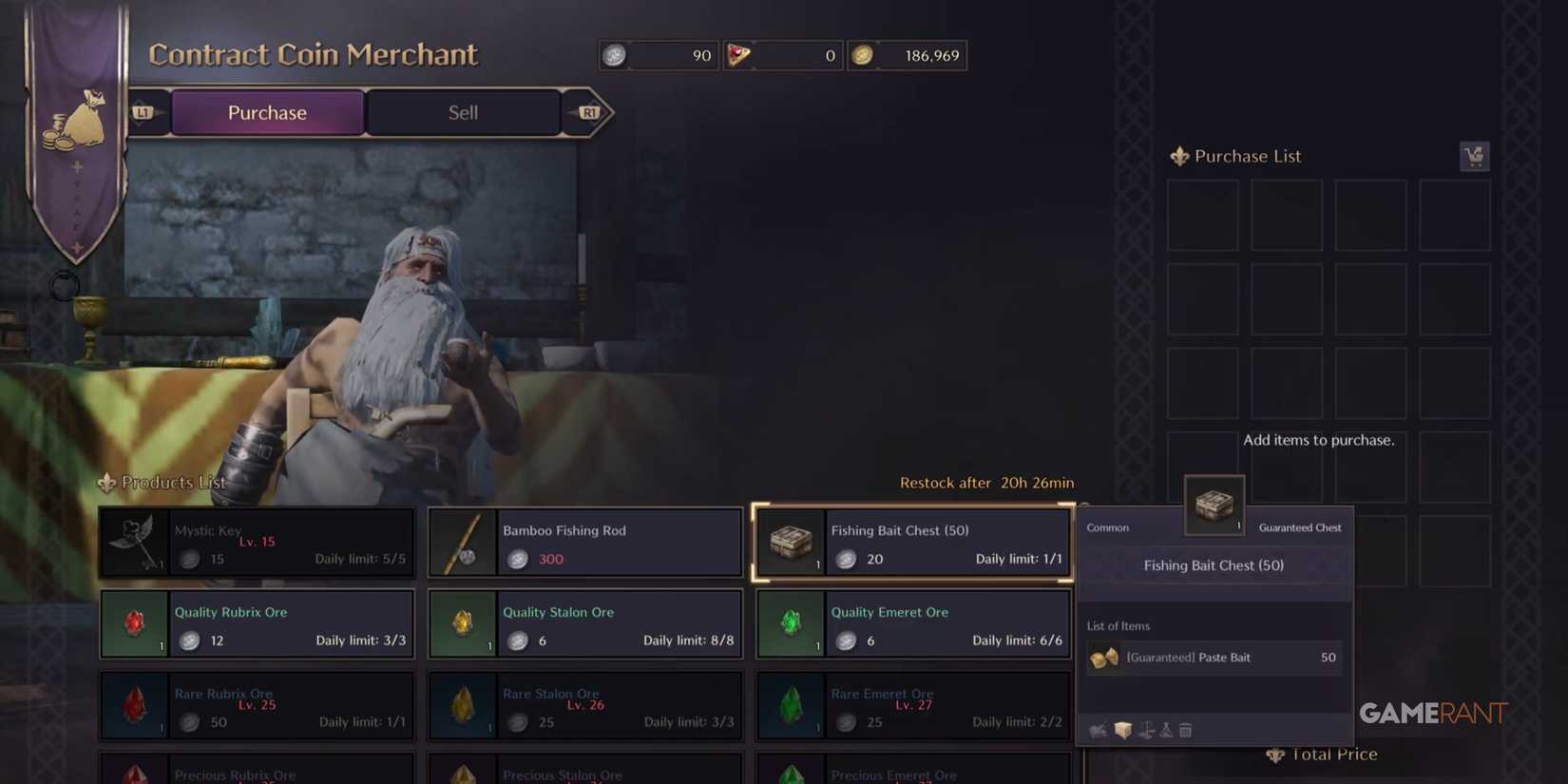
Task: Expand the Precious Rubrix Ore entry
Action: pos(257,772)
